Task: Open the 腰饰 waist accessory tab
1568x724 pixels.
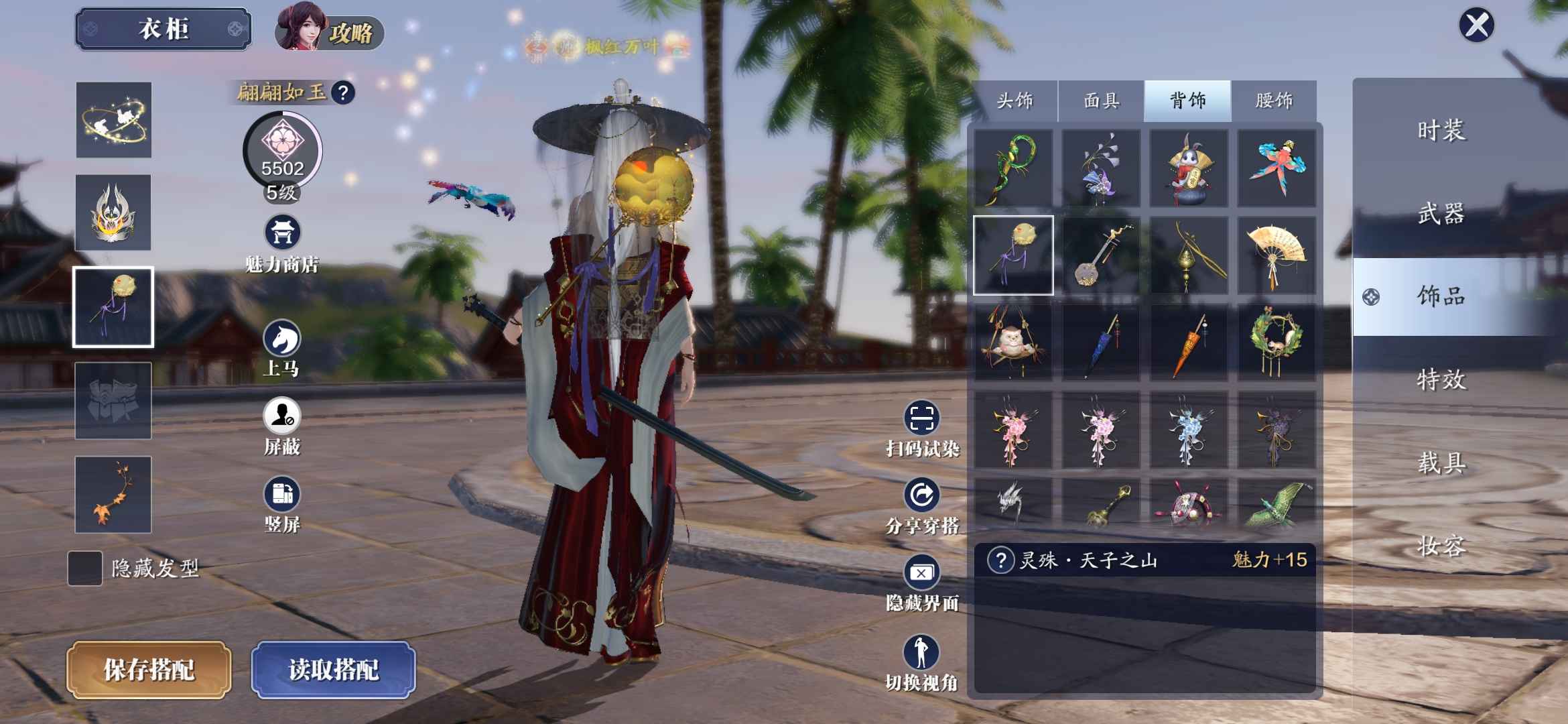Action: [1273, 101]
